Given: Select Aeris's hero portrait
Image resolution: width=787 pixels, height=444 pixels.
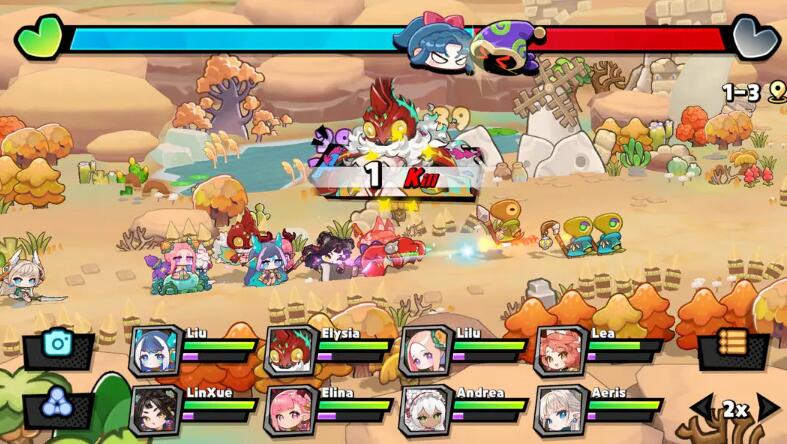Looking at the screenshot, I should coord(560,409).
